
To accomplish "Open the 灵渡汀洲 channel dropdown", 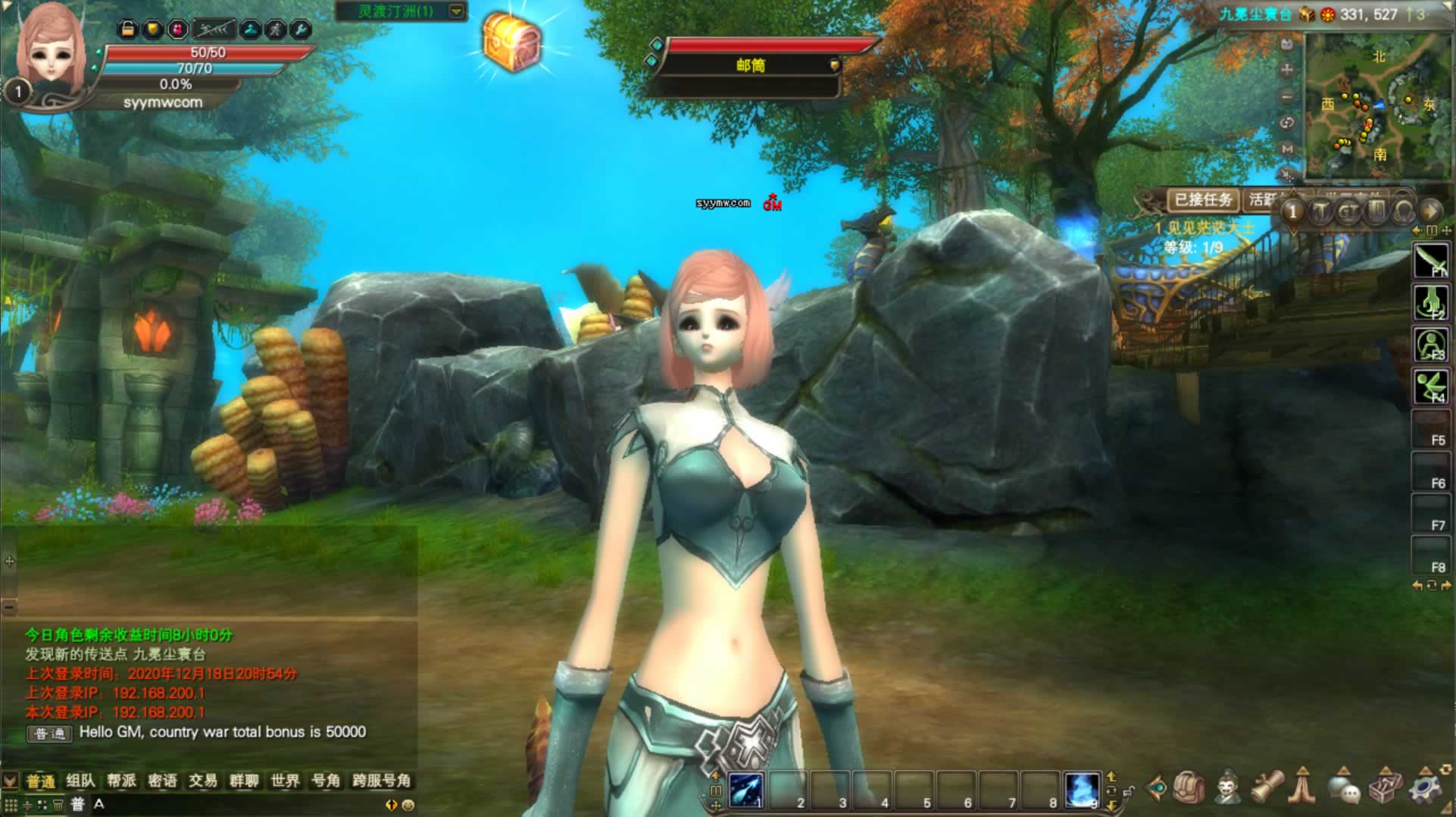I will tap(456, 11).
